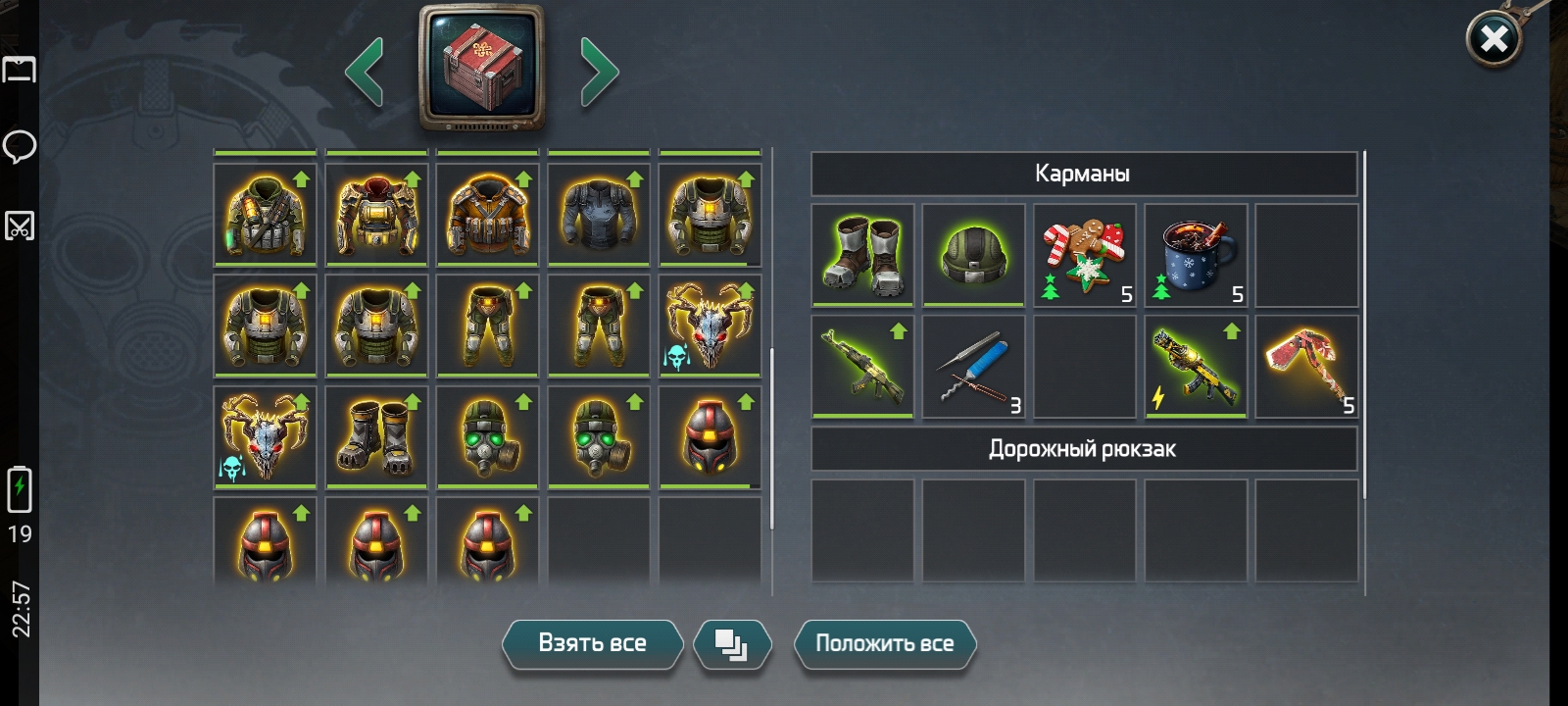Take all items with Взять все
The width and height of the screenshot is (1568, 706).
click(x=592, y=643)
